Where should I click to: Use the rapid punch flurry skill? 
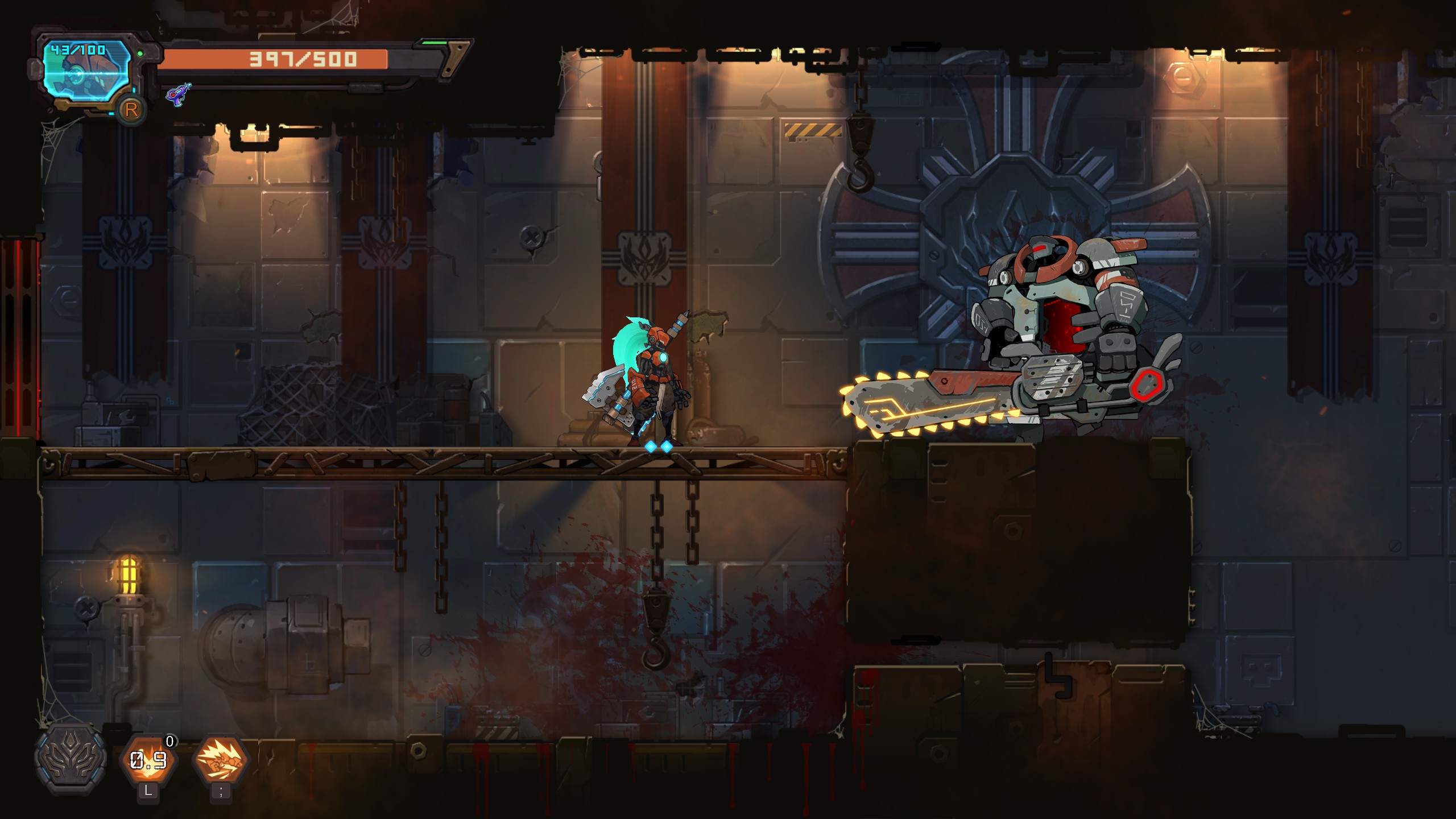point(221,760)
